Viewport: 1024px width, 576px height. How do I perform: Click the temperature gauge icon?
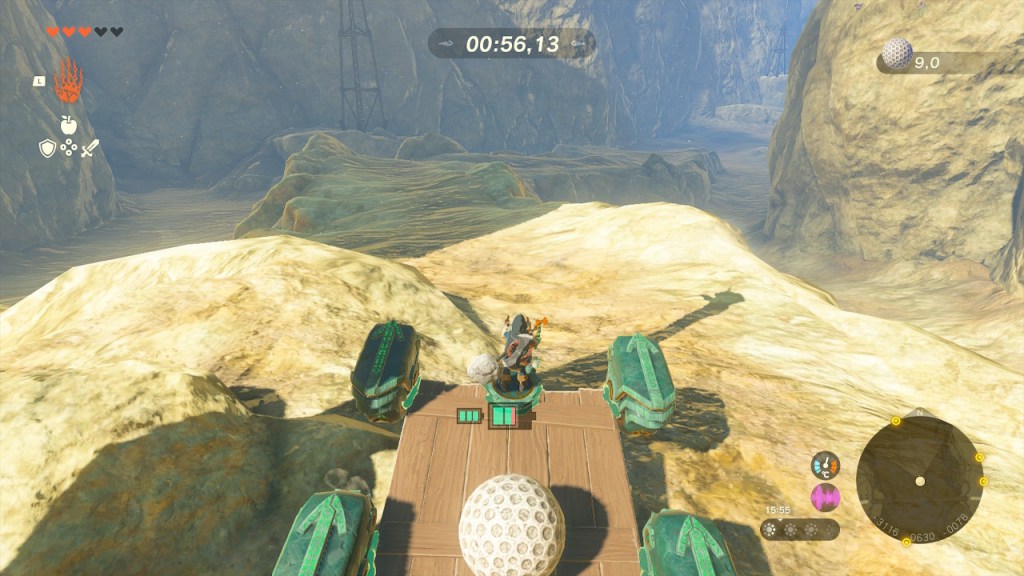pos(825,465)
